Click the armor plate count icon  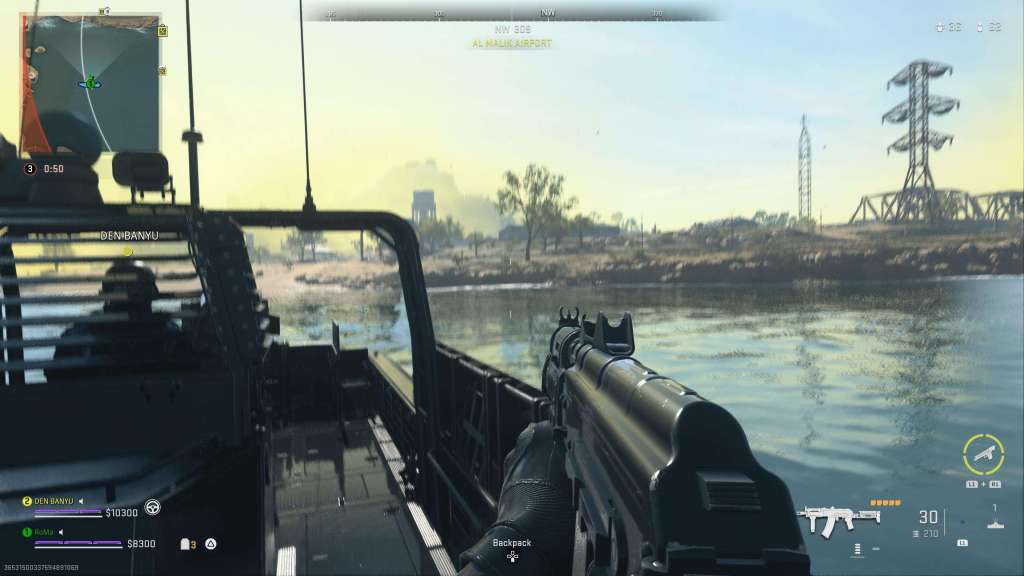185,544
